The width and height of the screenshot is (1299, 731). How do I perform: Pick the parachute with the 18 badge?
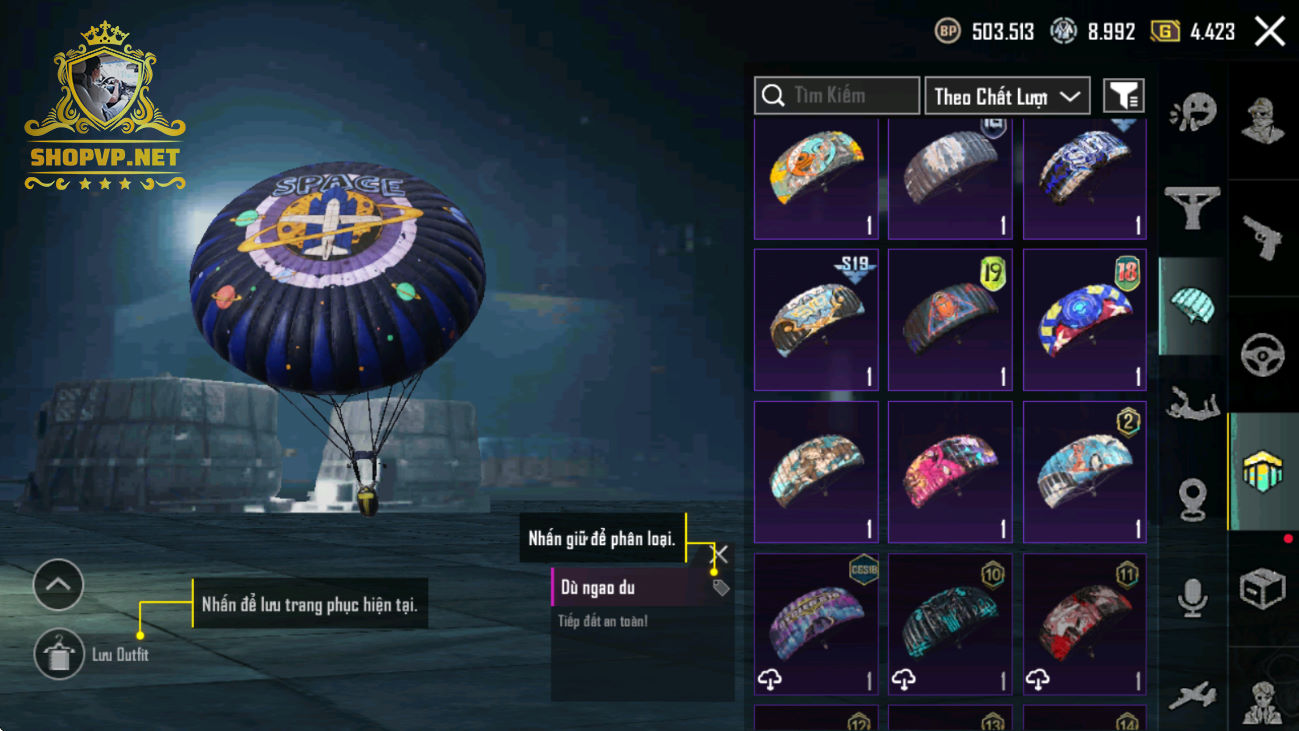click(x=1084, y=319)
